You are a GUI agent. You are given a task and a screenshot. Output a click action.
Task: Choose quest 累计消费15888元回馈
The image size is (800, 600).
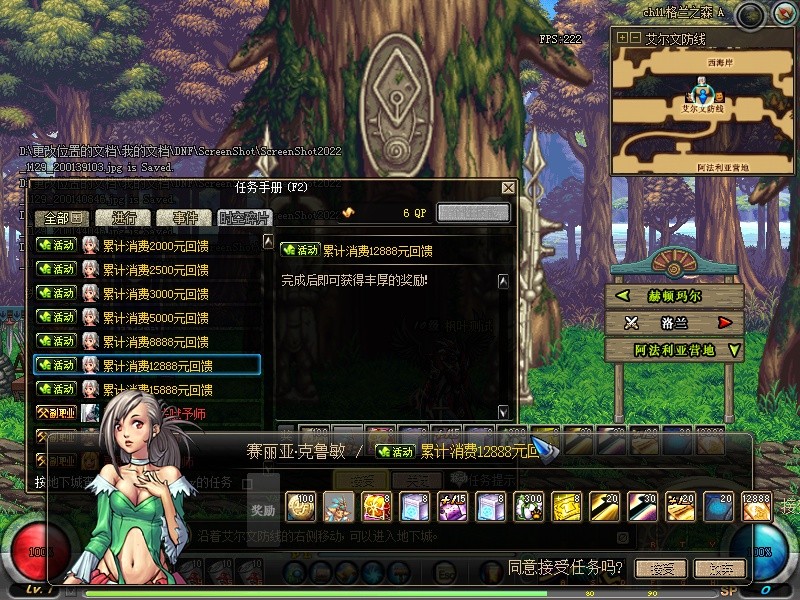click(x=157, y=390)
